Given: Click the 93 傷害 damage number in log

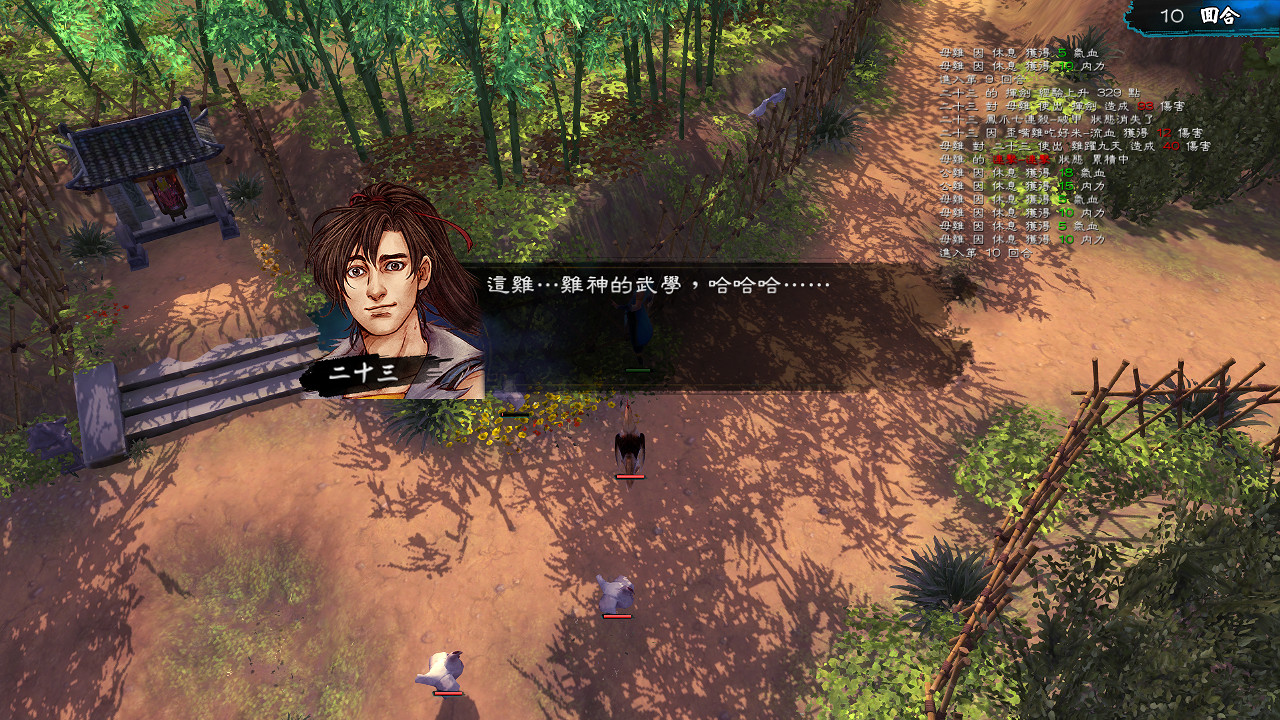Looking at the screenshot, I should tap(1143, 105).
